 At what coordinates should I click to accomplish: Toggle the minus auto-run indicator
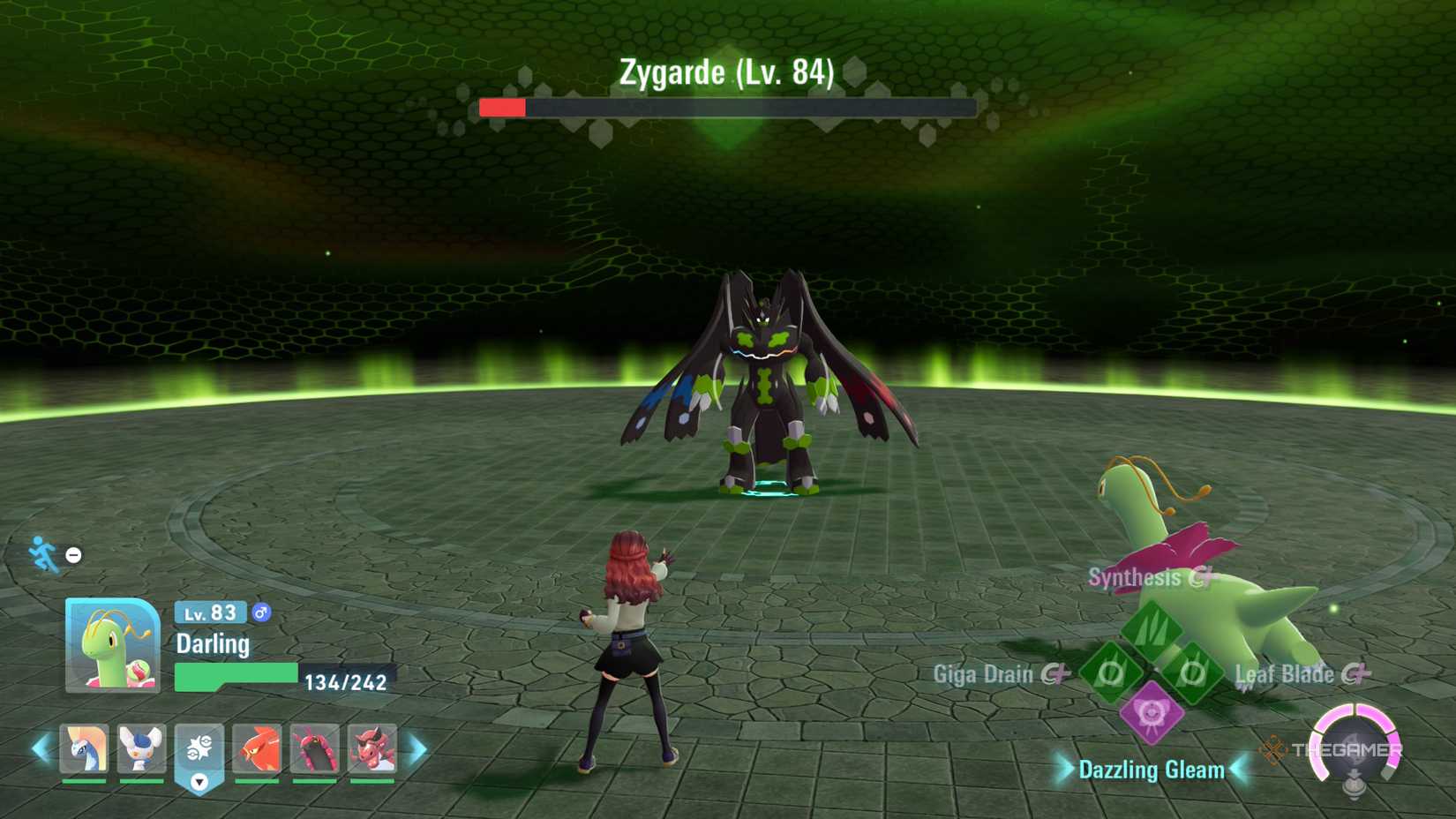click(x=72, y=554)
